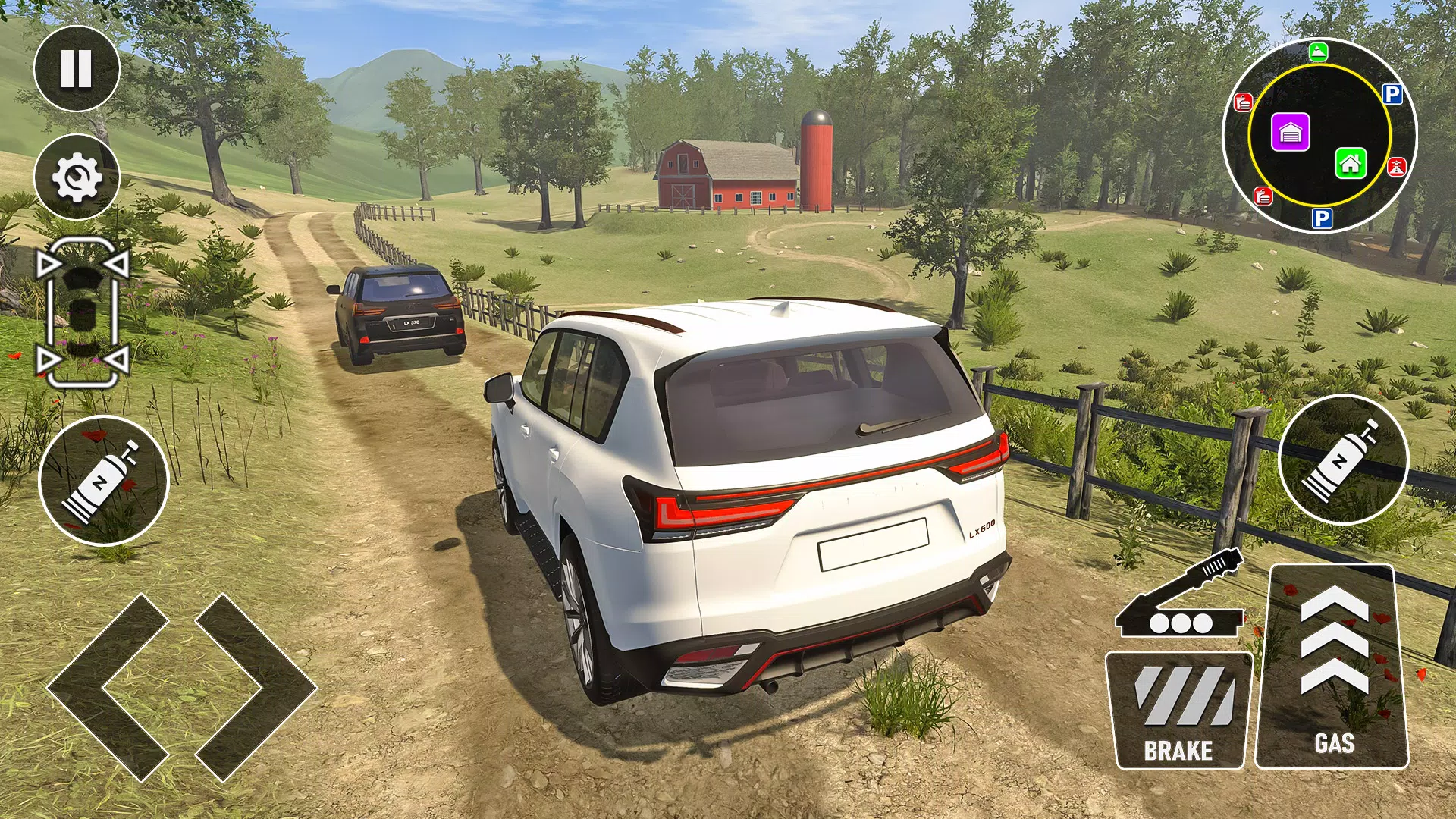Tap the car doors top-view icon
This screenshot has width=1456, height=819.
(x=83, y=313)
